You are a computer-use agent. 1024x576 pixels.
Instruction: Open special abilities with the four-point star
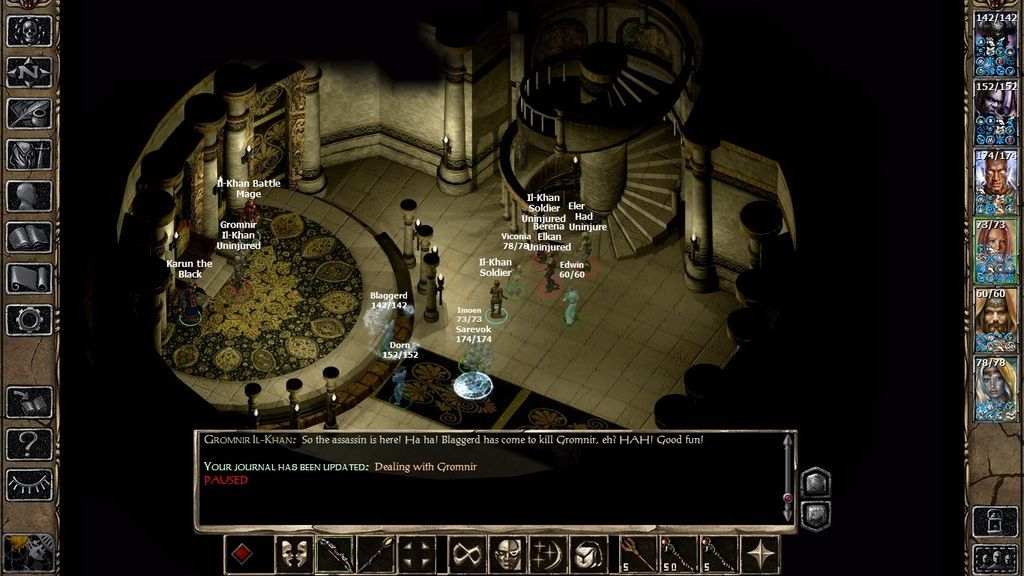762,554
